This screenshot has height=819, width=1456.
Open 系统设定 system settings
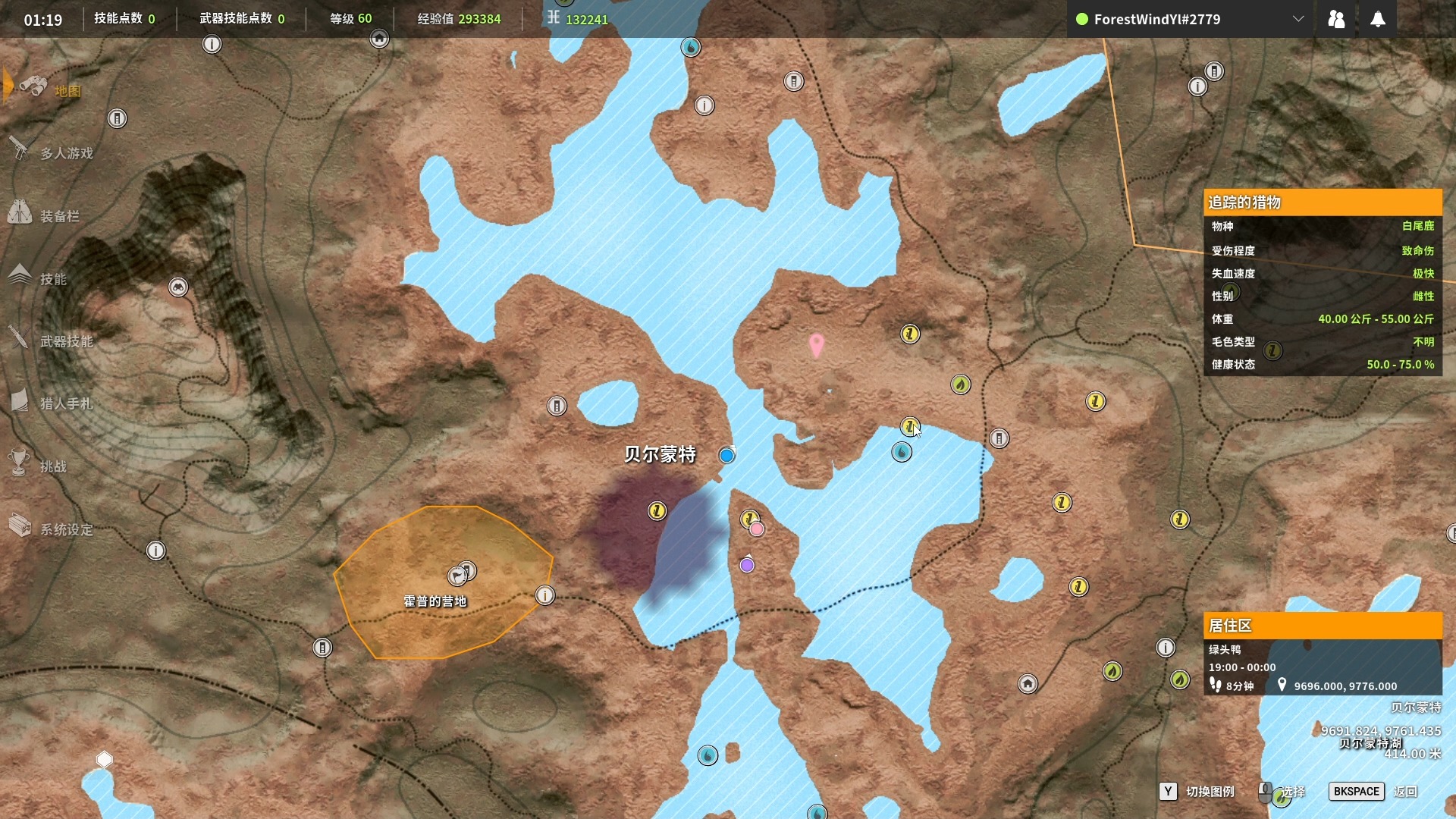pos(66,529)
